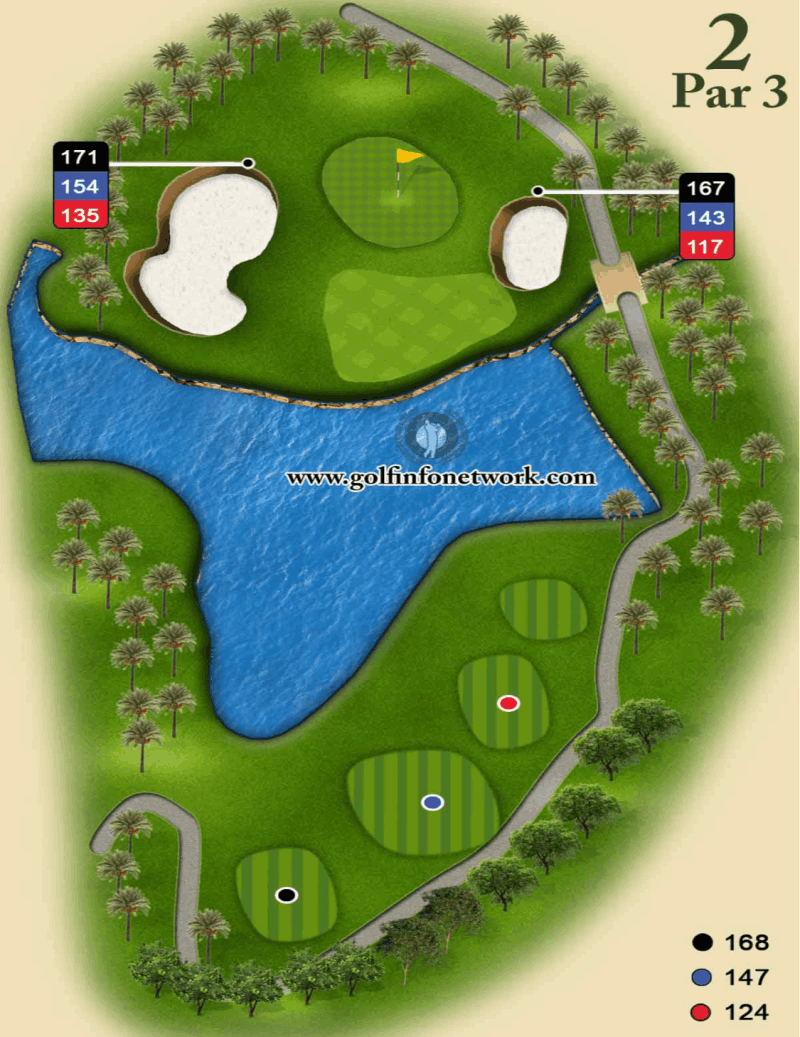800x1037 pixels.
Task: Choose the red 124 legend entry
Action: point(732,1012)
